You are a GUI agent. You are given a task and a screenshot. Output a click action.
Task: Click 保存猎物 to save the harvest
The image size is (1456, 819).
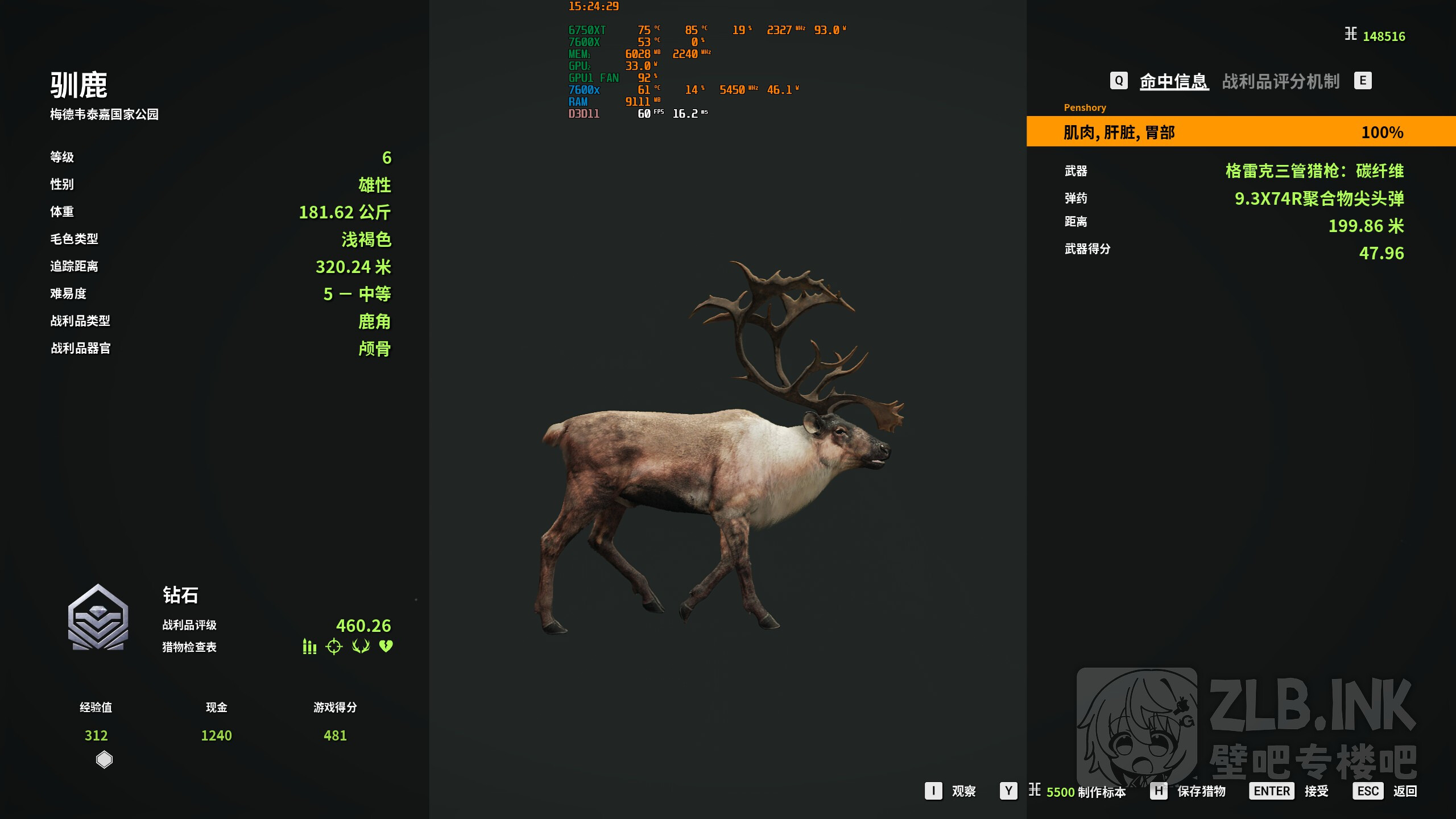coord(1201,791)
